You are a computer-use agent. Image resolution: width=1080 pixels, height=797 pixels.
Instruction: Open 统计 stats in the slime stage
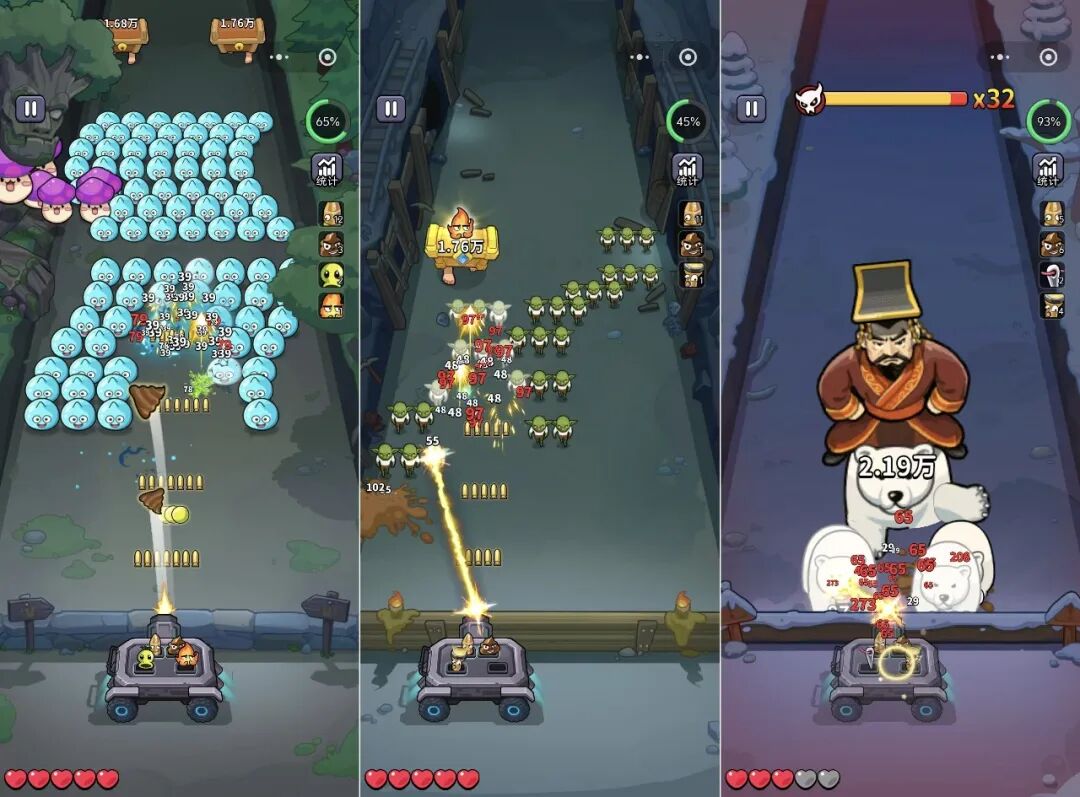click(327, 169)
